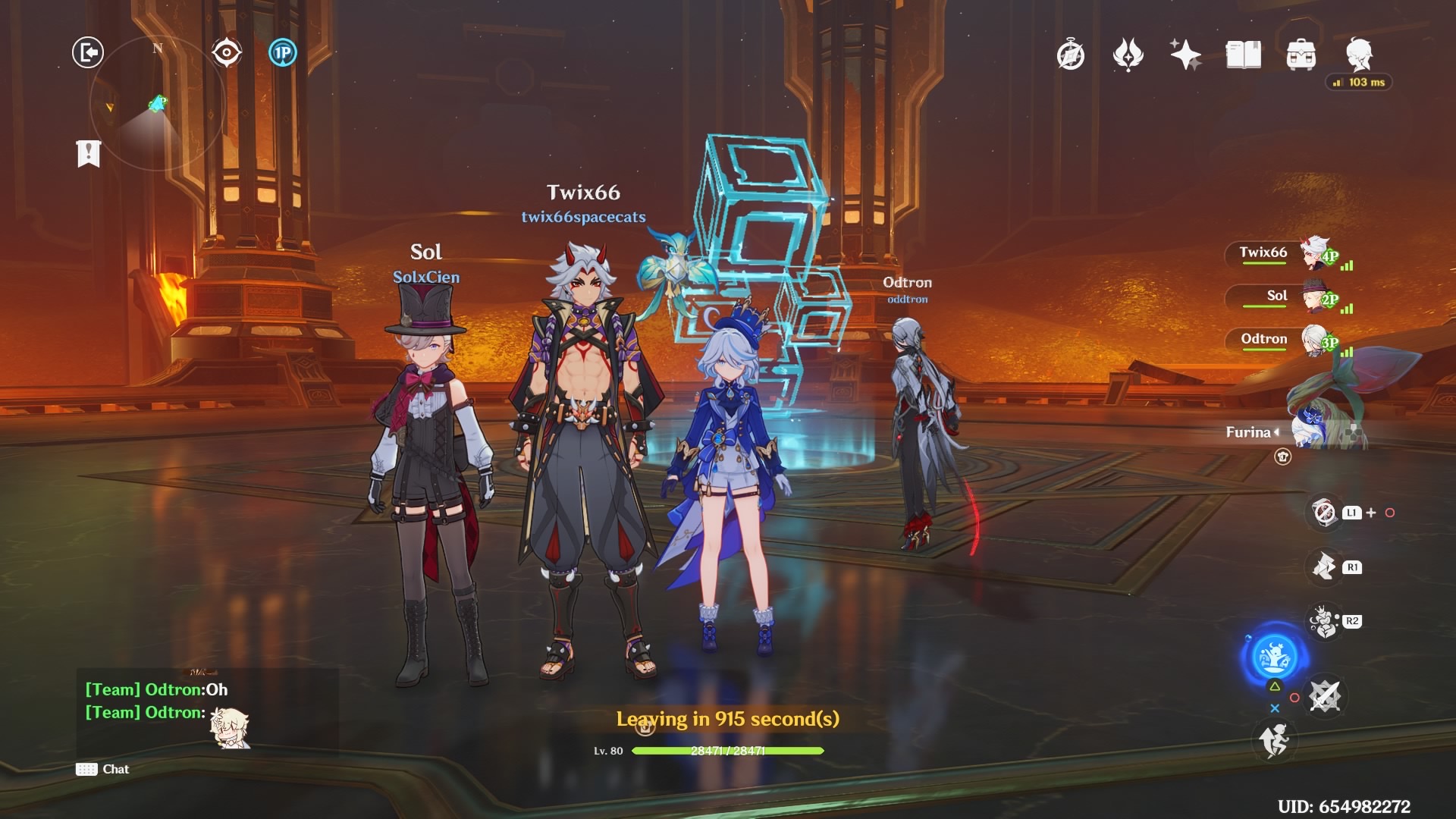Open the Archive book icon
This screenshot has width=1456, height=819.
point(1242,53)
